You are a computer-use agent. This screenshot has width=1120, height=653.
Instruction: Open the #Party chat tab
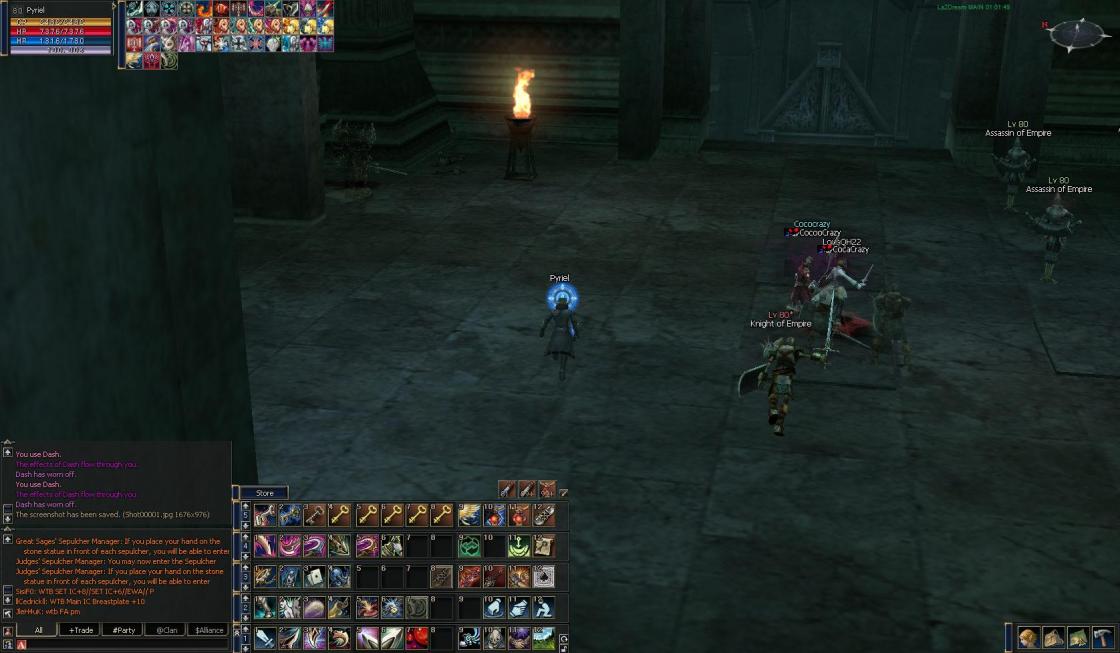123,630
